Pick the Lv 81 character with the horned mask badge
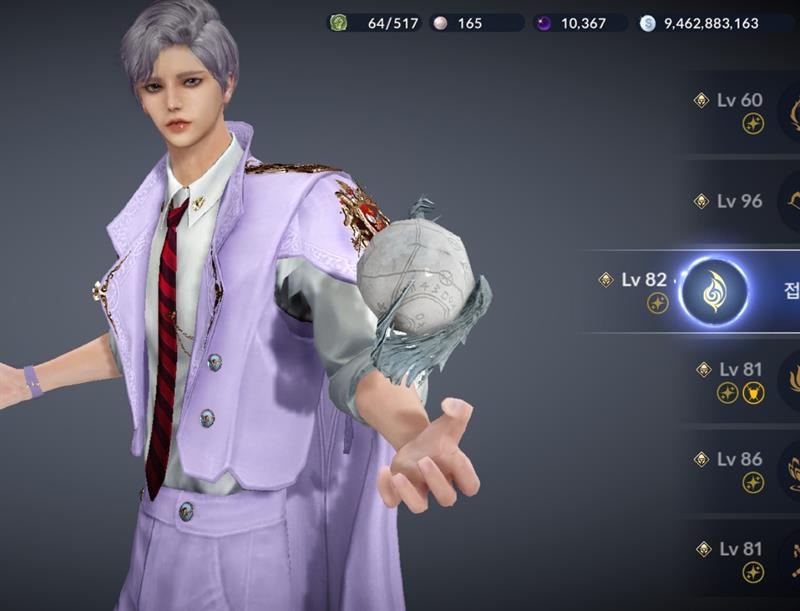The width and height of the screenshot is (800, 611). [x=742, y=380]
